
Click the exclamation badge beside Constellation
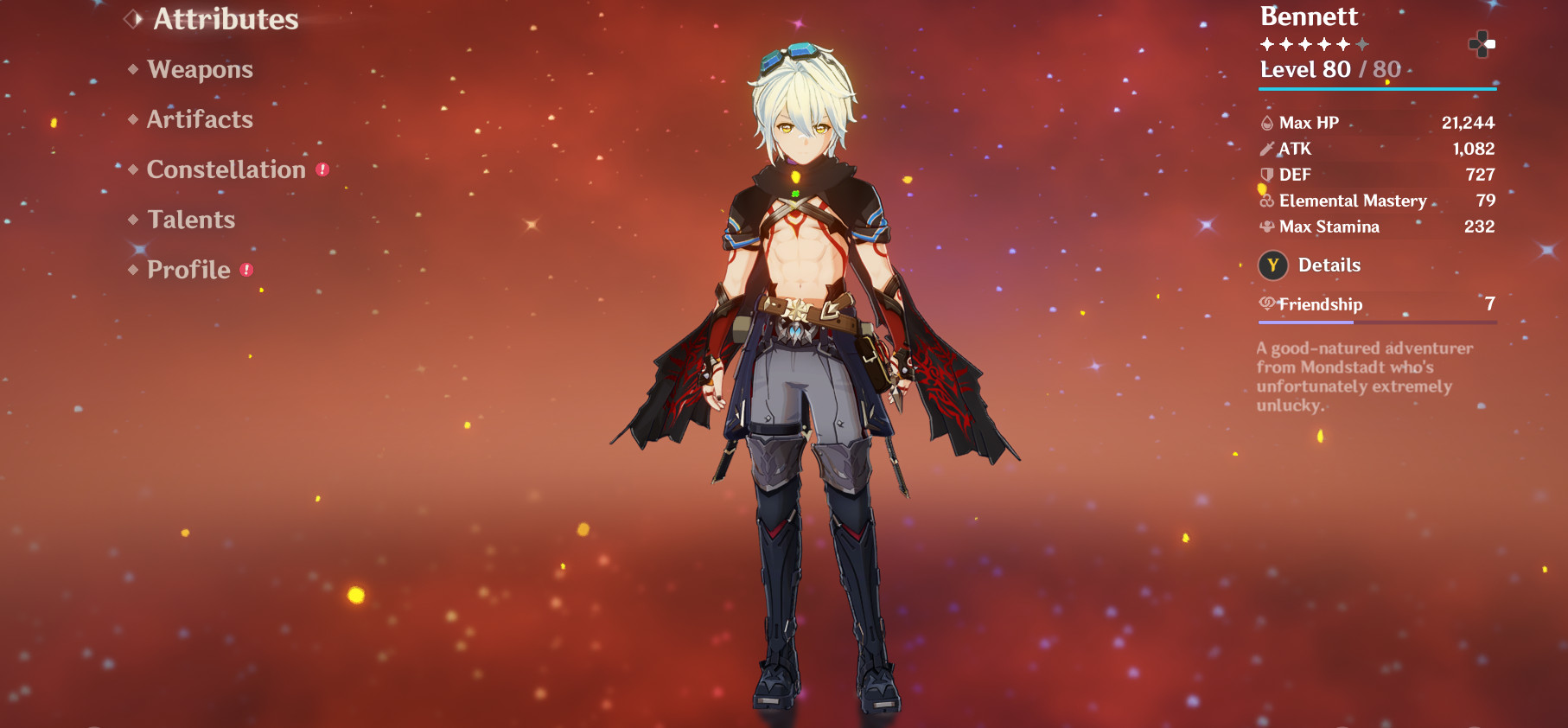pos(321,169)
